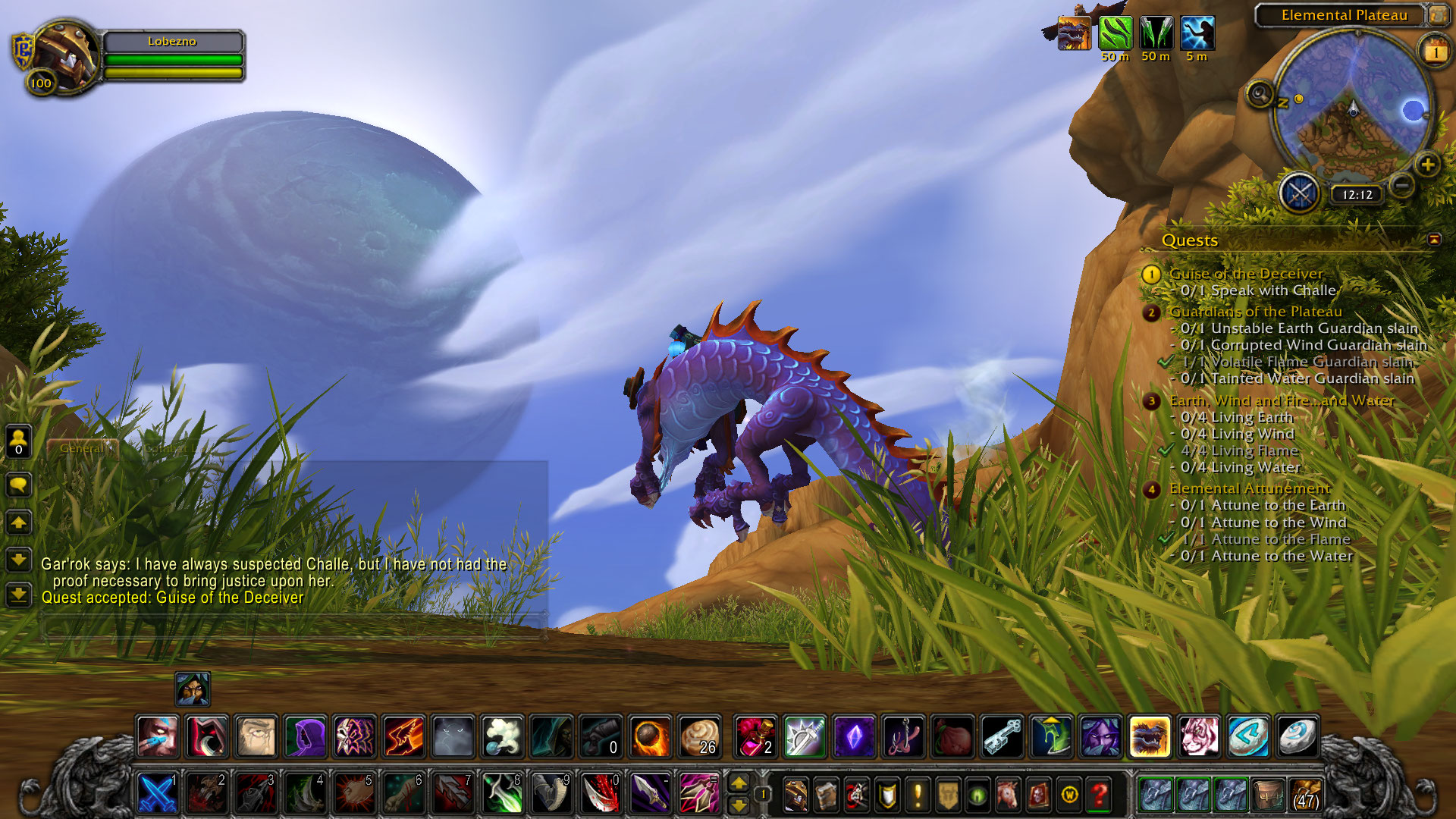Switch to the General chat tab

tap(82, 448)
